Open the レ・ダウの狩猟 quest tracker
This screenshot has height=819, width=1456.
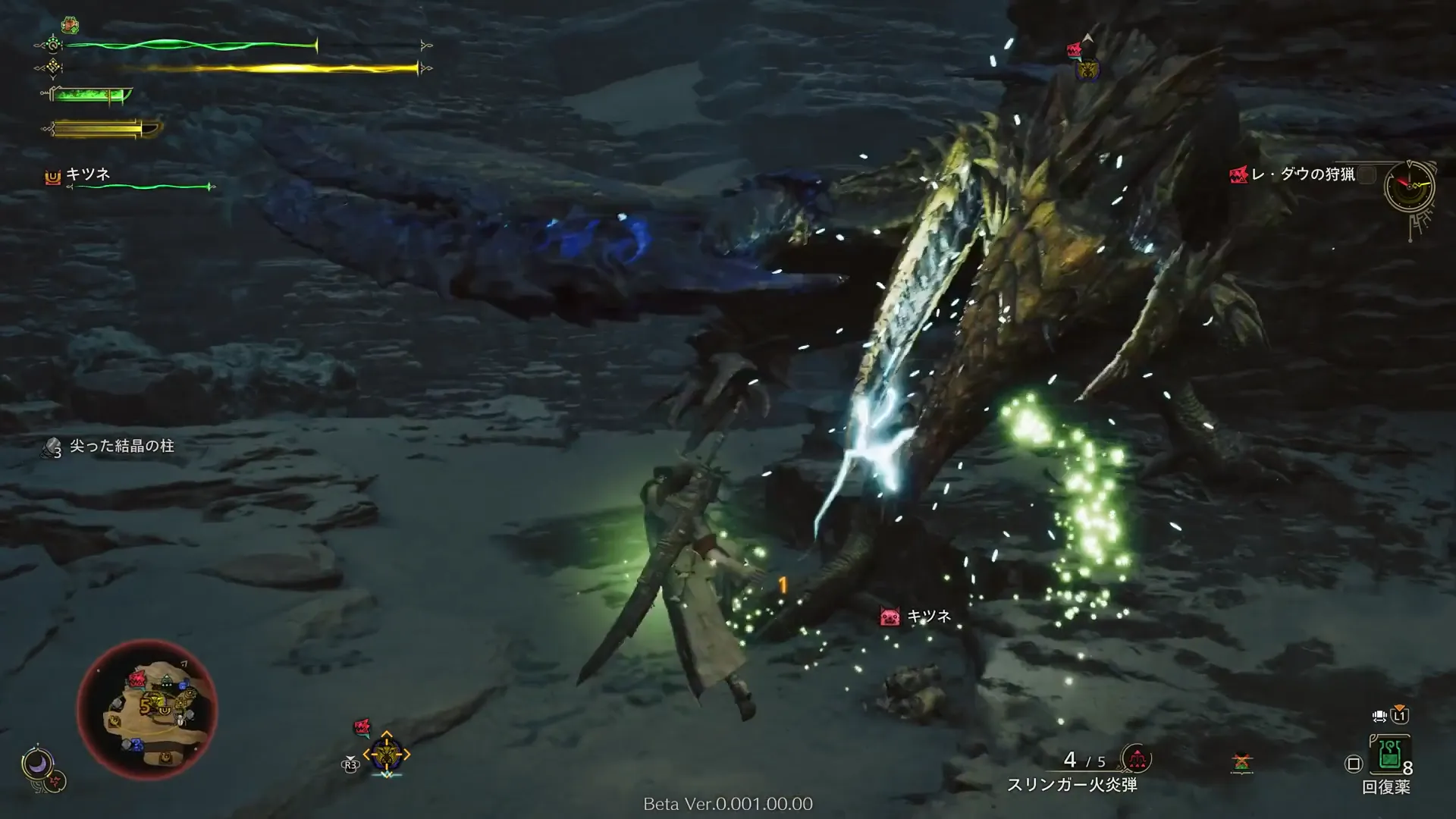[1302, 175]
